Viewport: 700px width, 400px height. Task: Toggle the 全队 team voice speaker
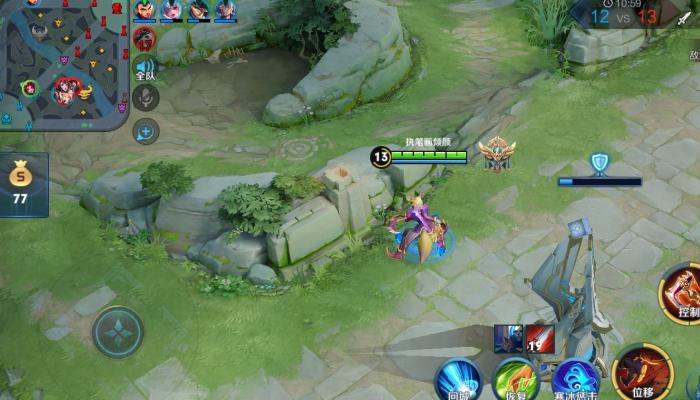[x=145, y=68]
